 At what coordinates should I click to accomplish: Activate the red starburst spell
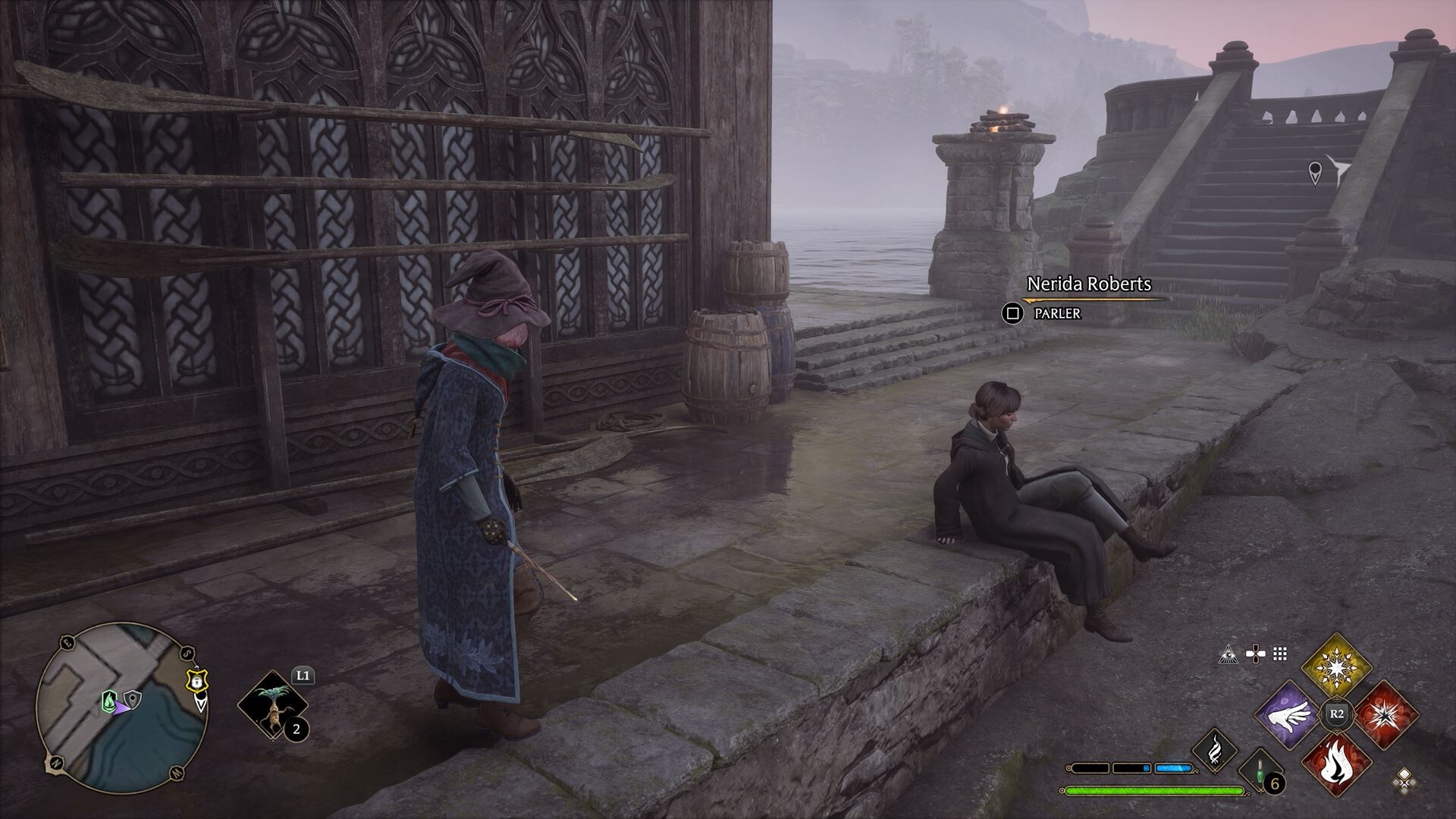1385,716
